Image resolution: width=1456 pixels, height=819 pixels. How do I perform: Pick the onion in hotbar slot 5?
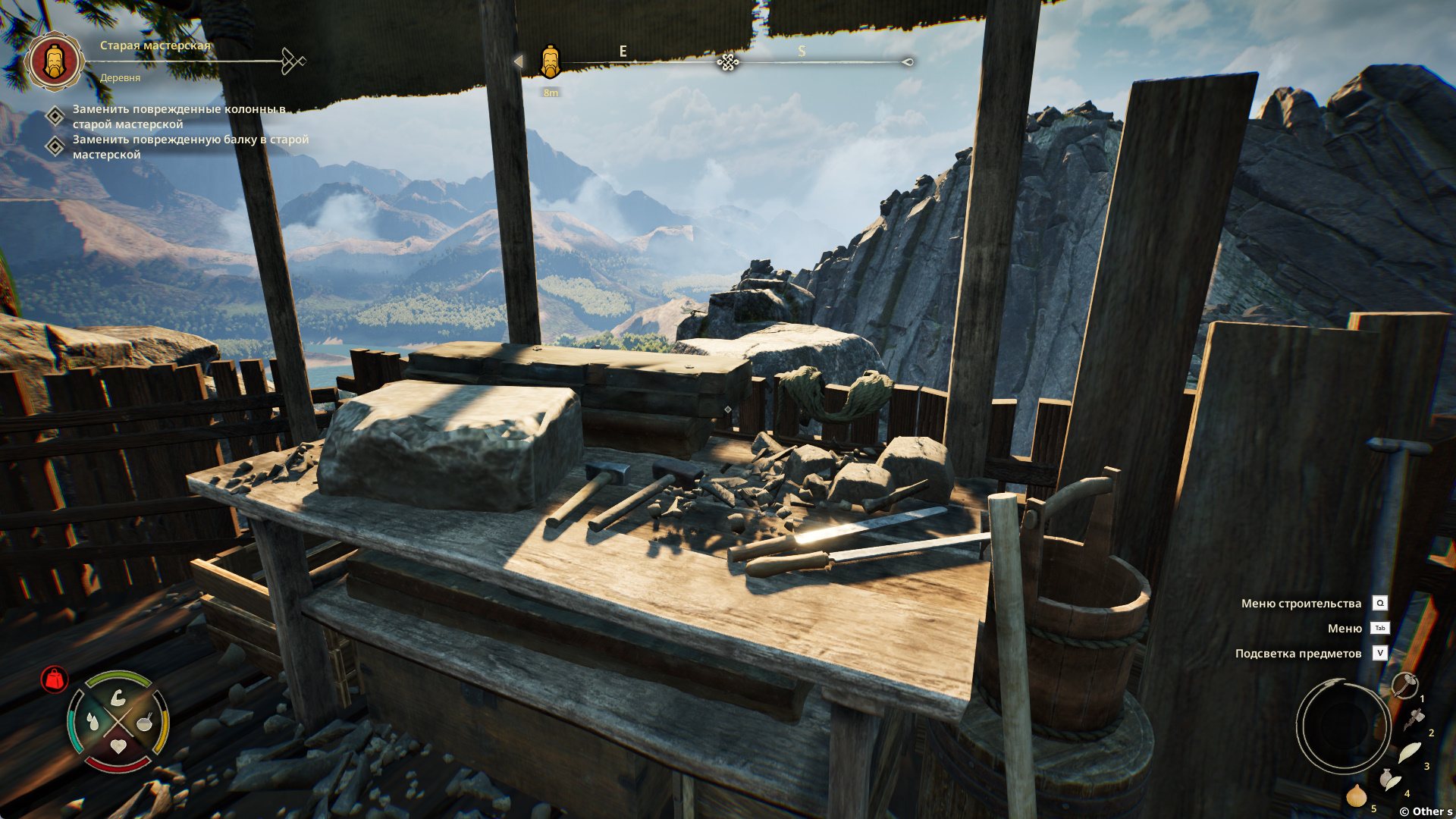click(x=1356, y=795)
